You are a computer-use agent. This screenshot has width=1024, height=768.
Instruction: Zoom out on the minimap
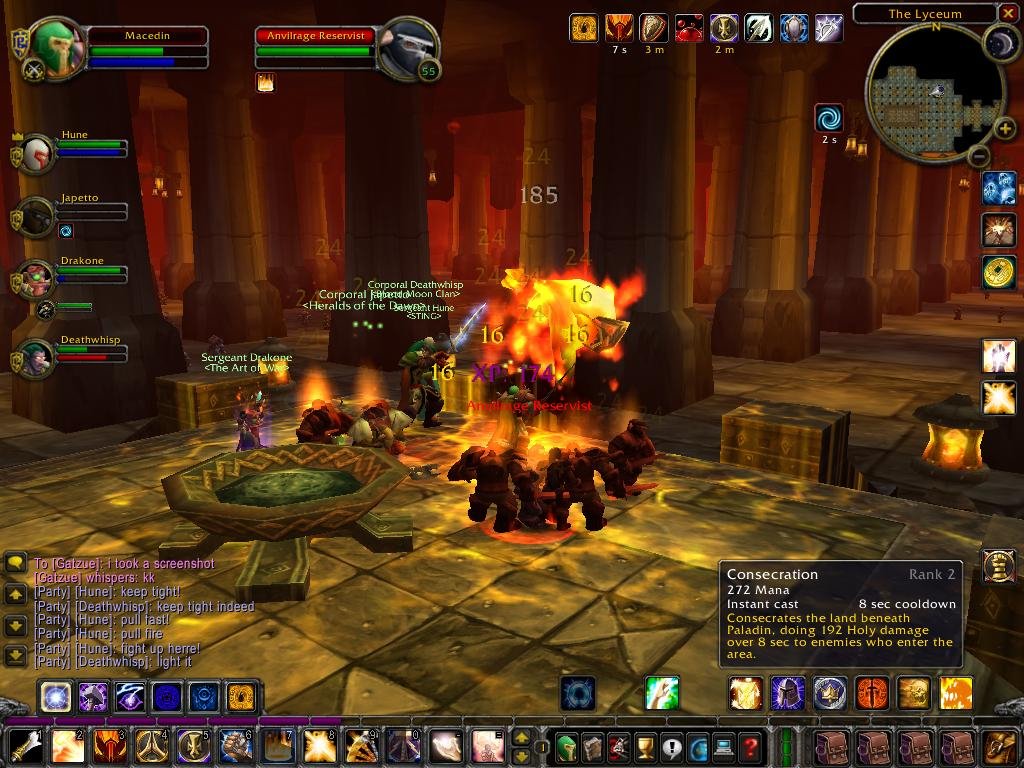pyautogui.click(x=979, y=156)
